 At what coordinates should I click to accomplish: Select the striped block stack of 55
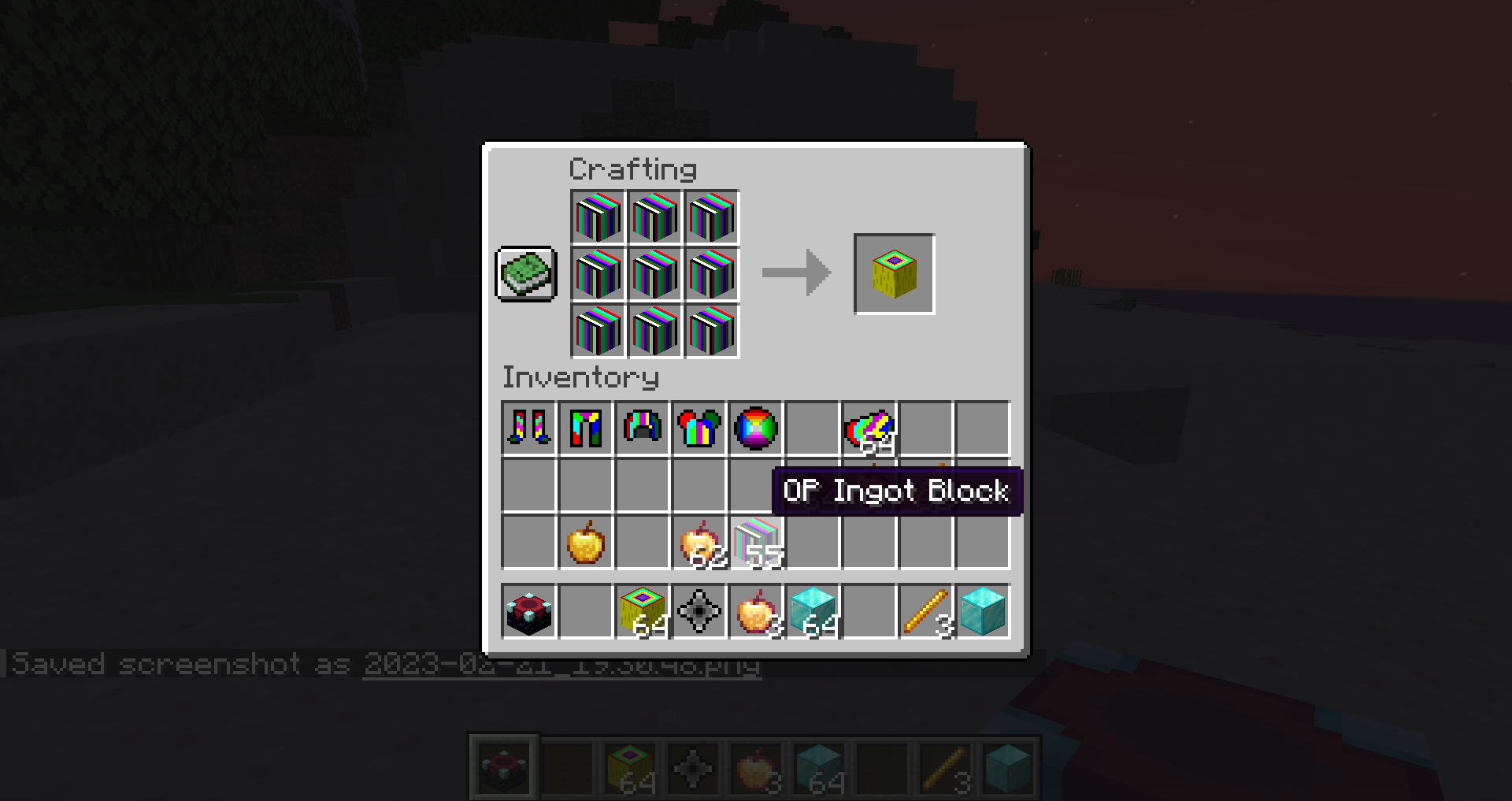point(757,542)
